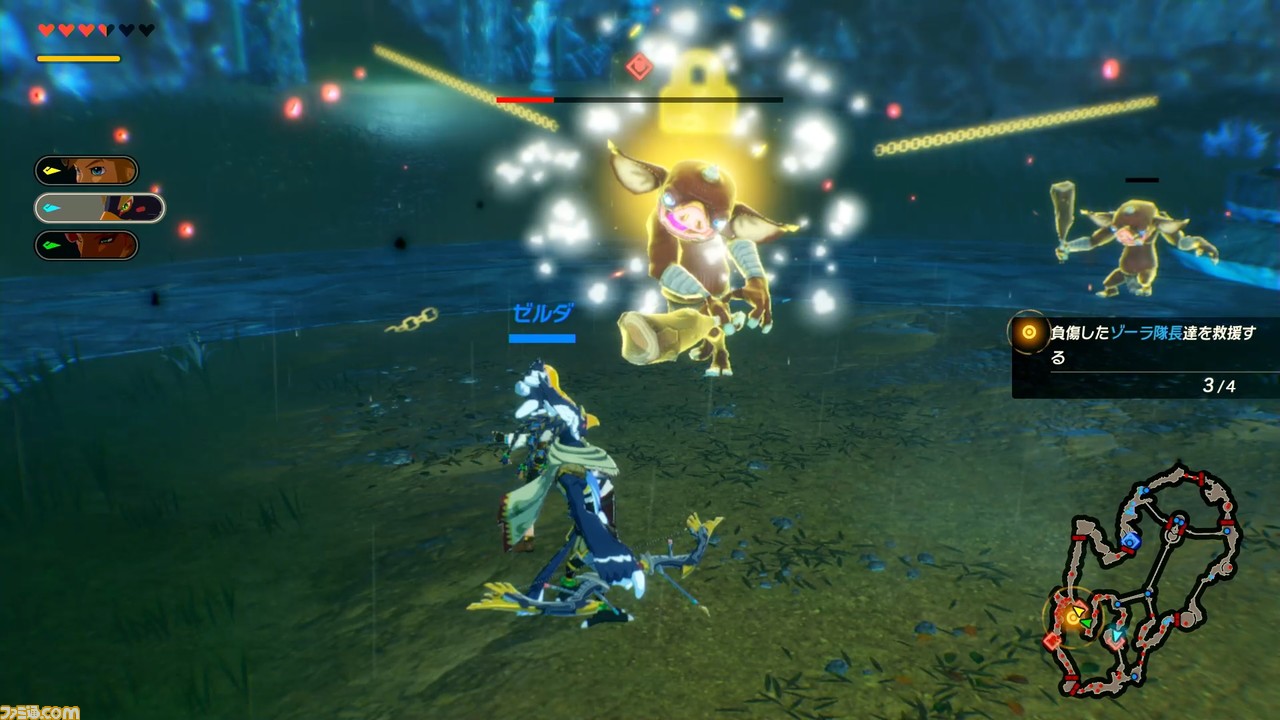
Task: Click the yellow special attack gauge
Action: [78, 57]
